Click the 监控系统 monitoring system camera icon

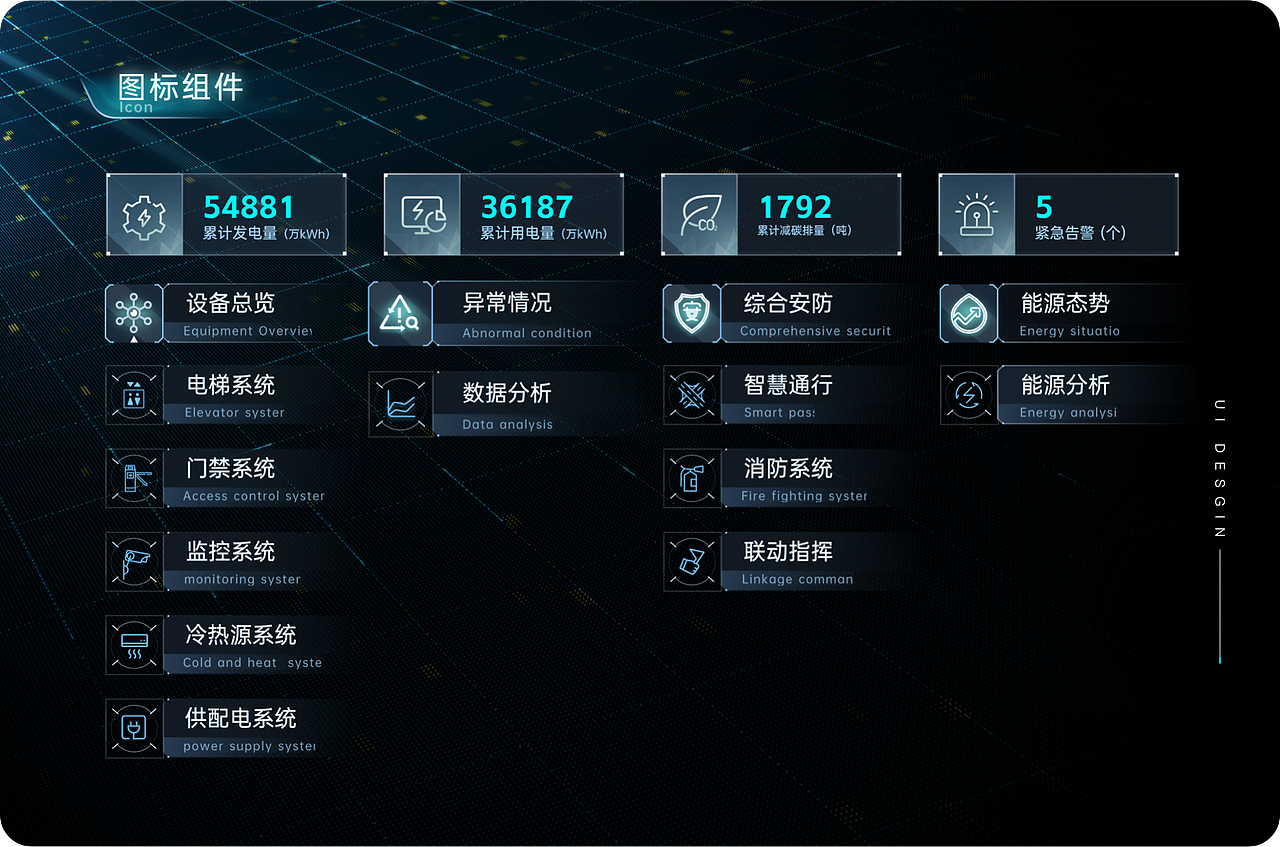point(134,561)
